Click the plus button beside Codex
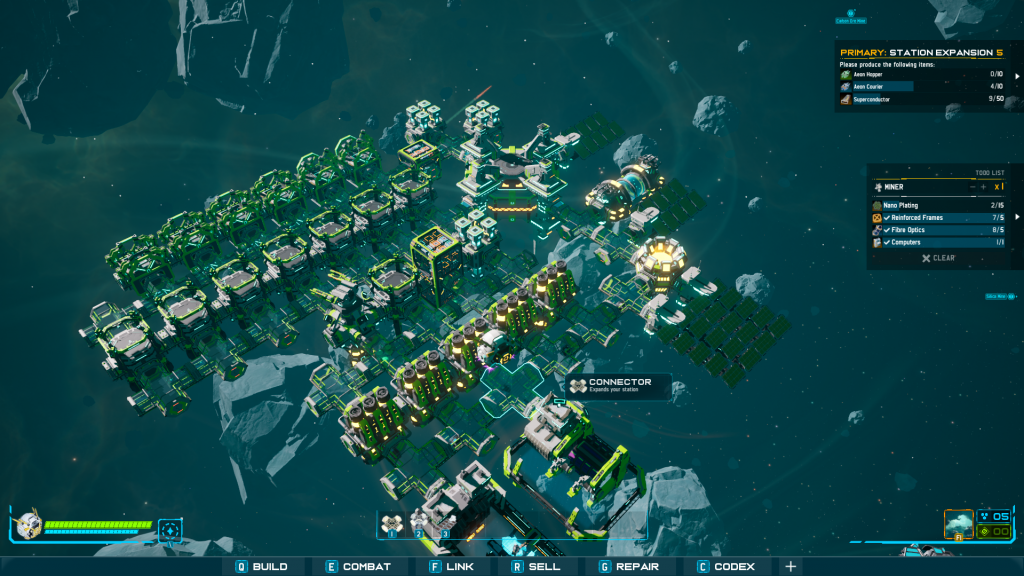The height and width of the screenshot is (576, 1024). [x=791, y=567]
